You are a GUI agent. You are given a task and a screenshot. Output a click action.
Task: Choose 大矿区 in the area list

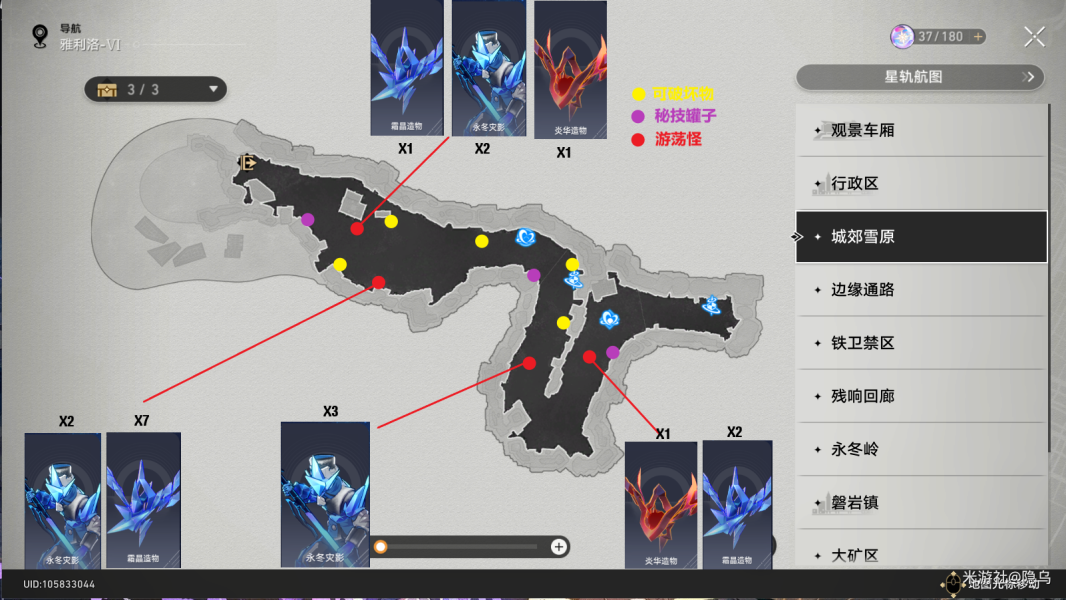click(x=921, y=553)
